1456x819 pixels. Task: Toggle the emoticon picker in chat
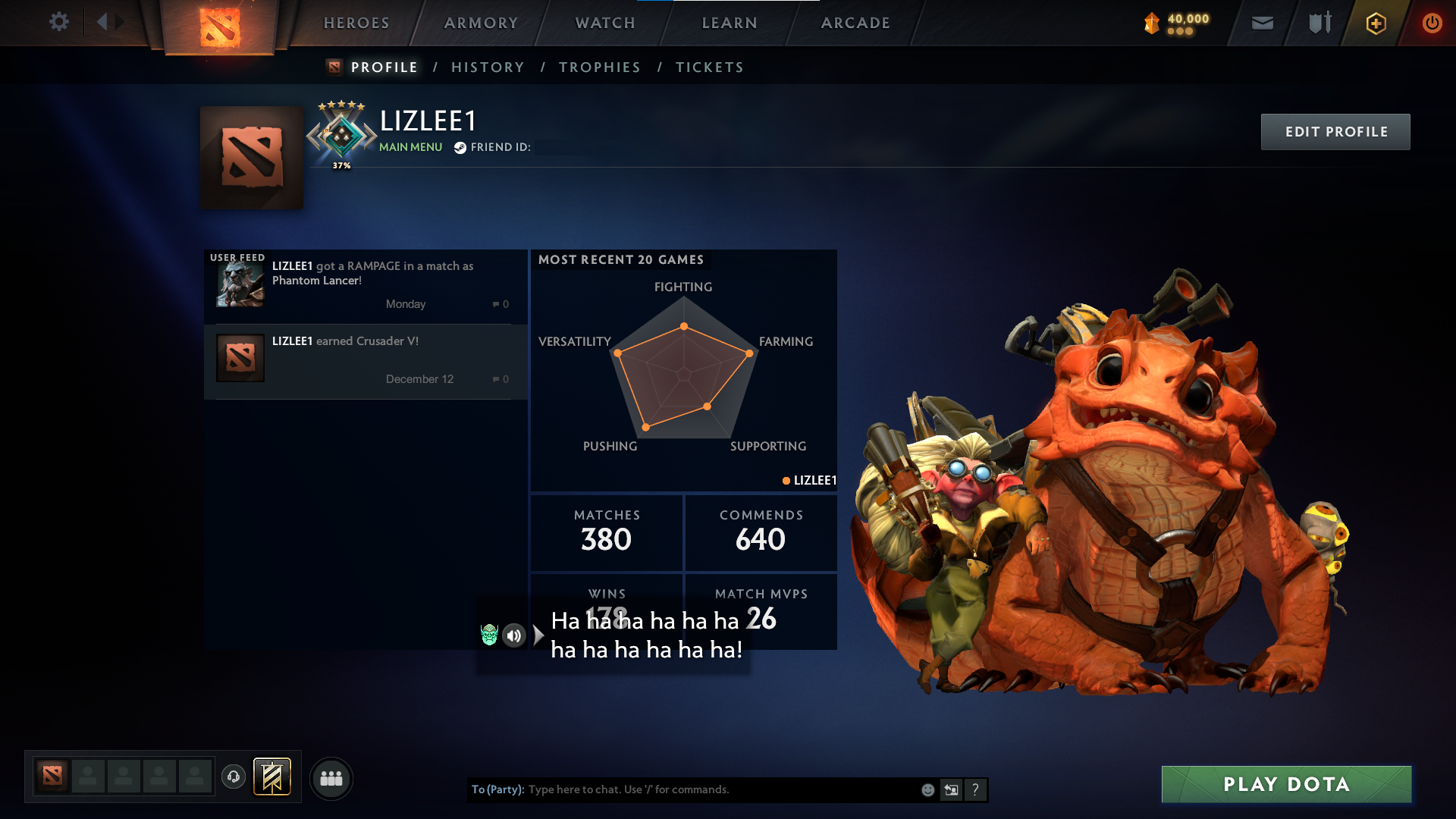pos(927,789)
